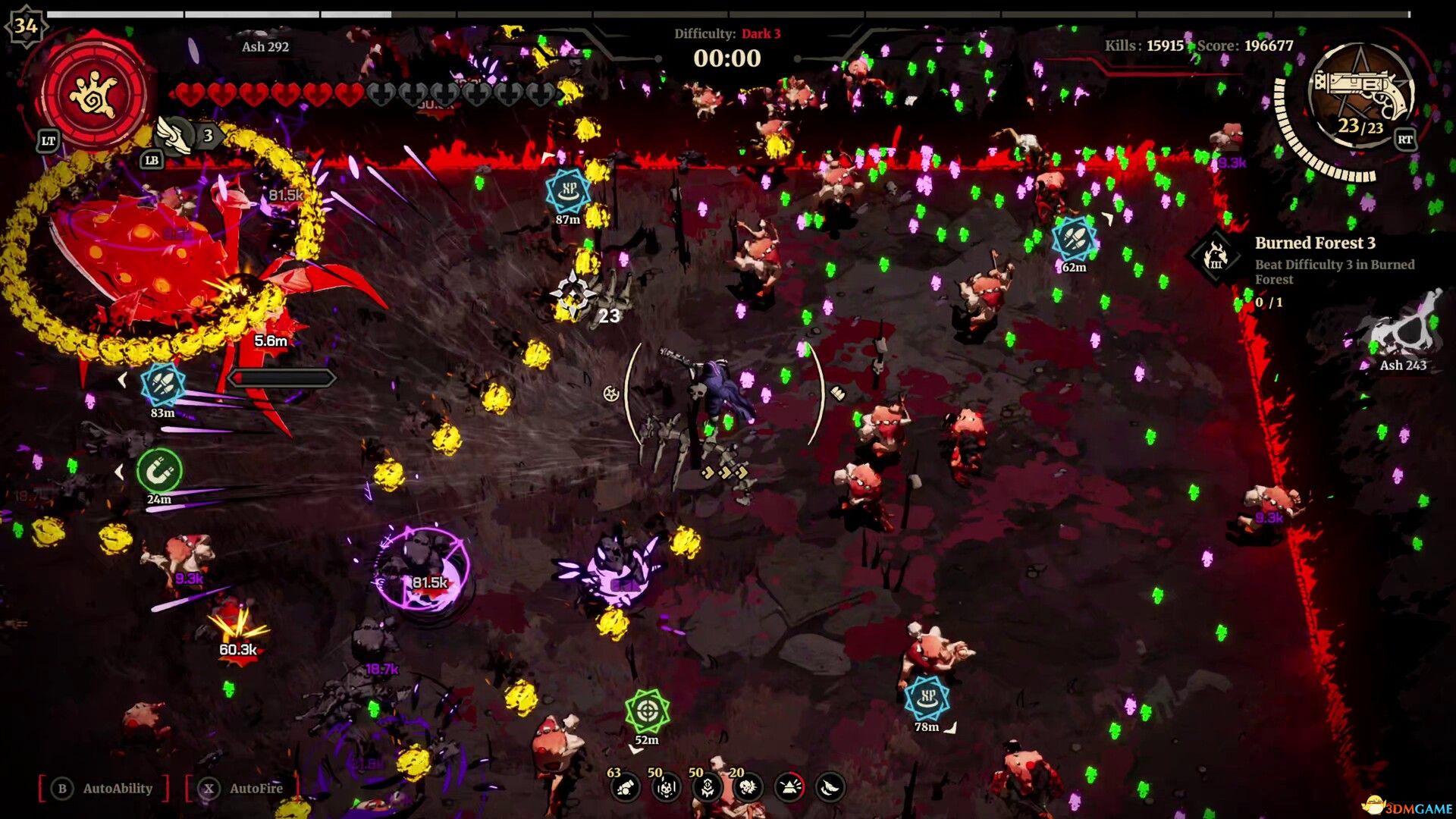Screen dimensions: 1456x819
Task: Click the XP marker labeled 87m
Action: point(568,191)
